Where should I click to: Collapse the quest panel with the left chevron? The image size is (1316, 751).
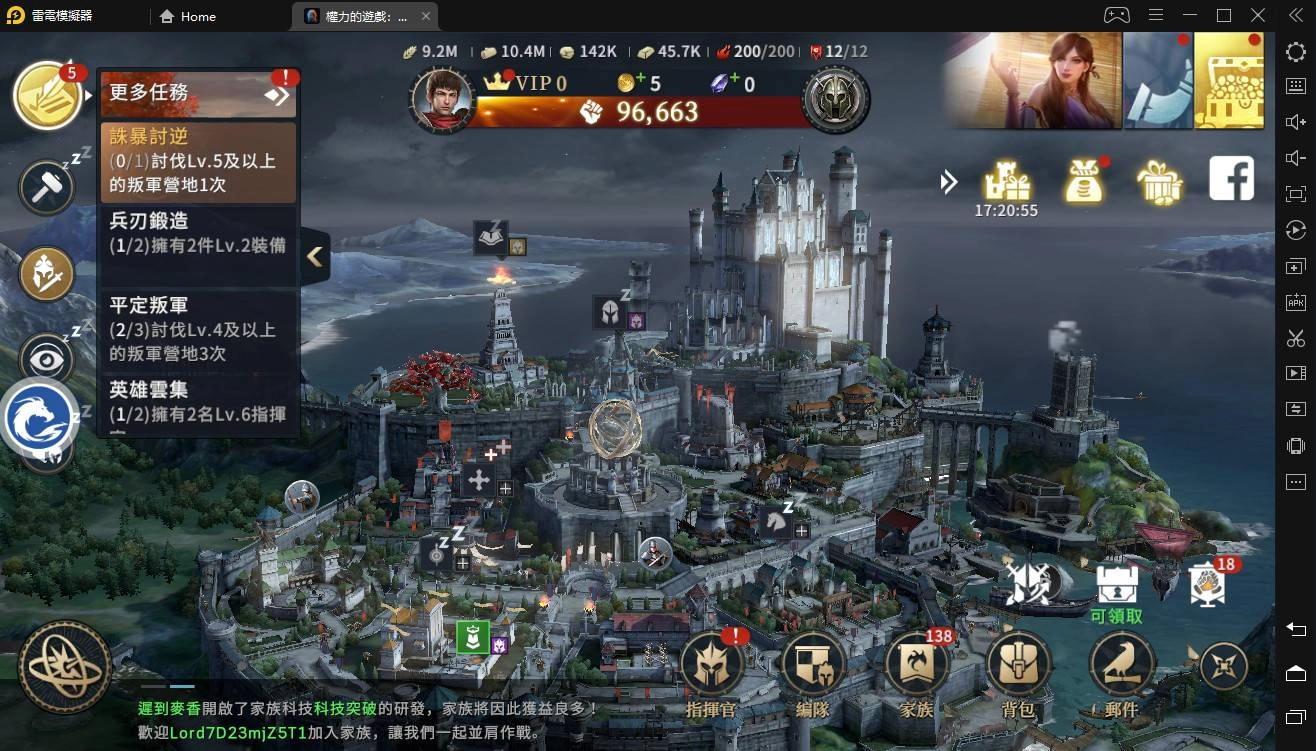click(314, 256)
